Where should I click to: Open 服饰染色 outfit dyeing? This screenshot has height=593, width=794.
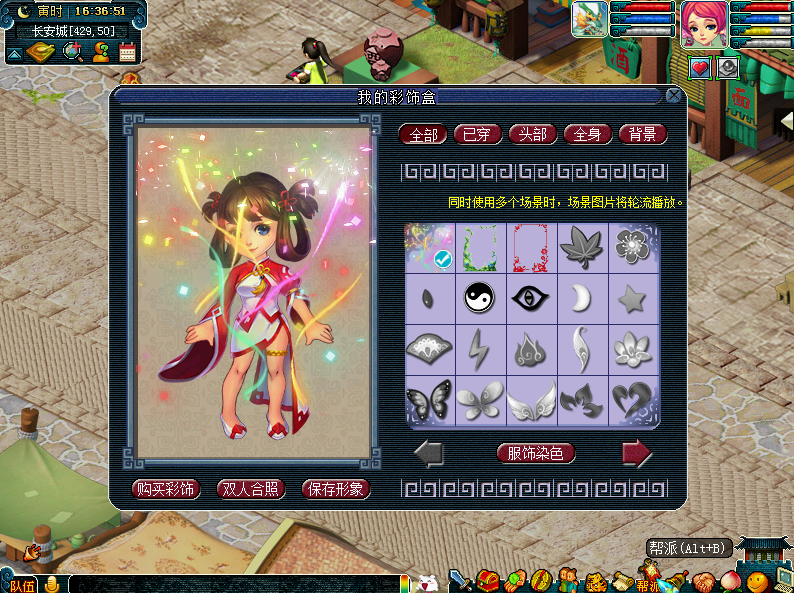536,453
